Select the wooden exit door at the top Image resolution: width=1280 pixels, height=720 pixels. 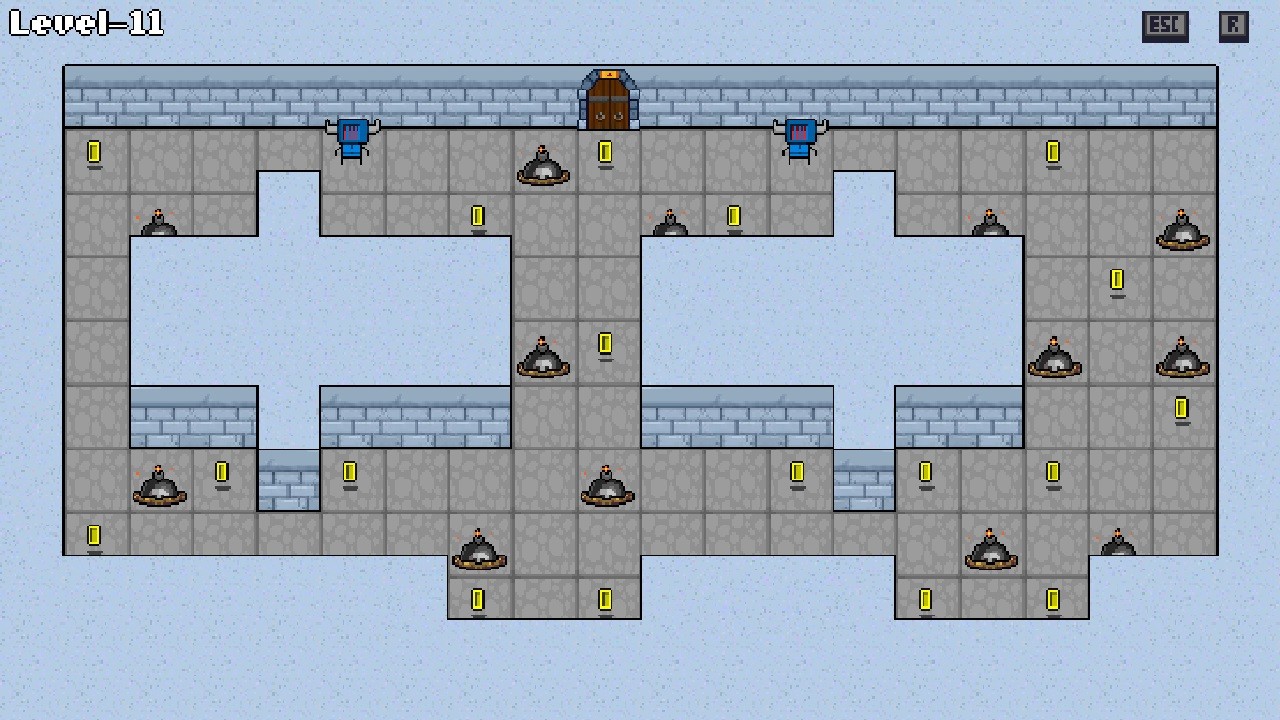(607, 101)
